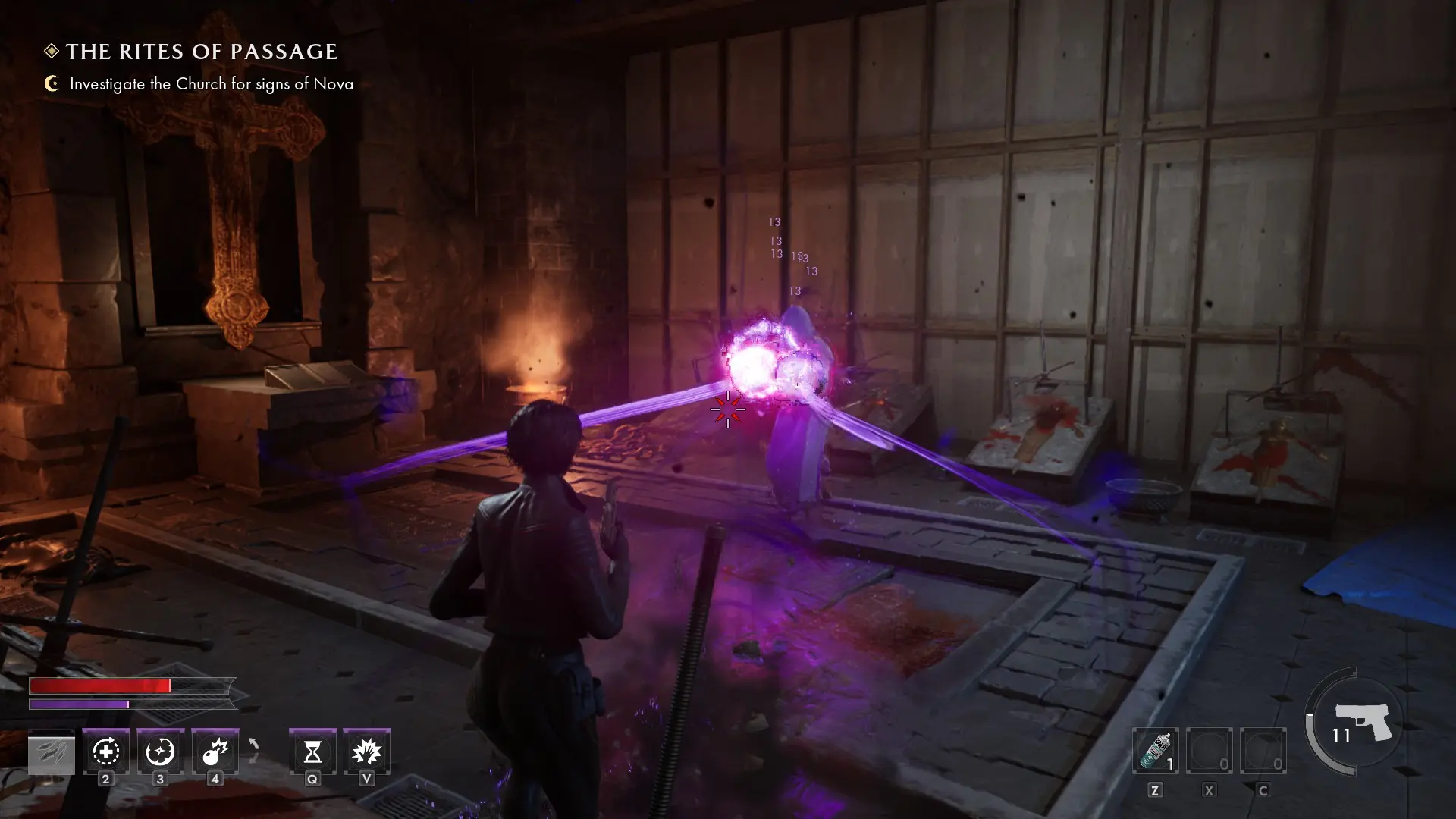The image size is (1456, 819).
Task: Open The Rites of Passage quest tracker
Action: [201, 52]
